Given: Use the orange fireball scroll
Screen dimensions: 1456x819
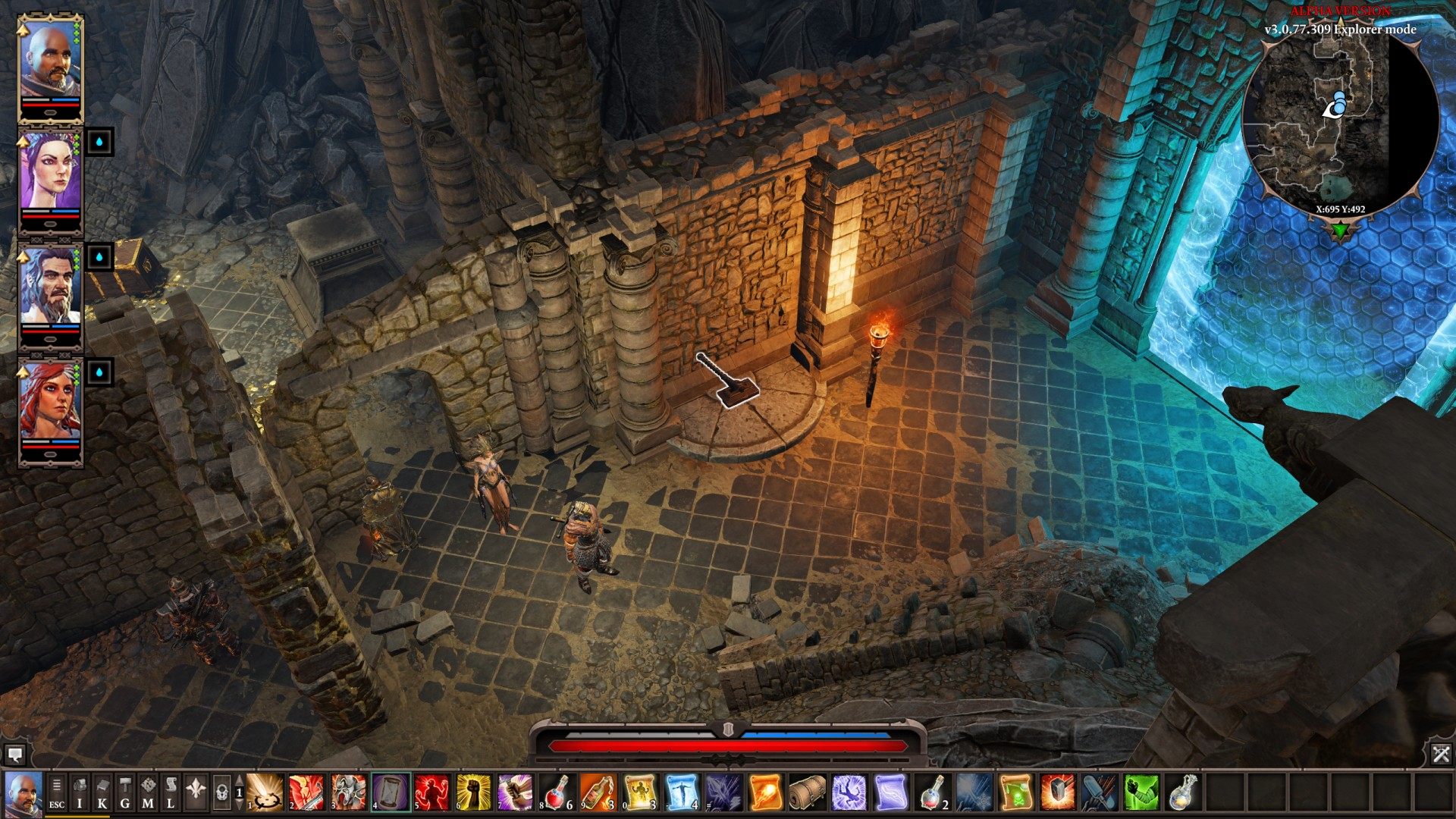Looking at the screenshot, I should (766, 792).
